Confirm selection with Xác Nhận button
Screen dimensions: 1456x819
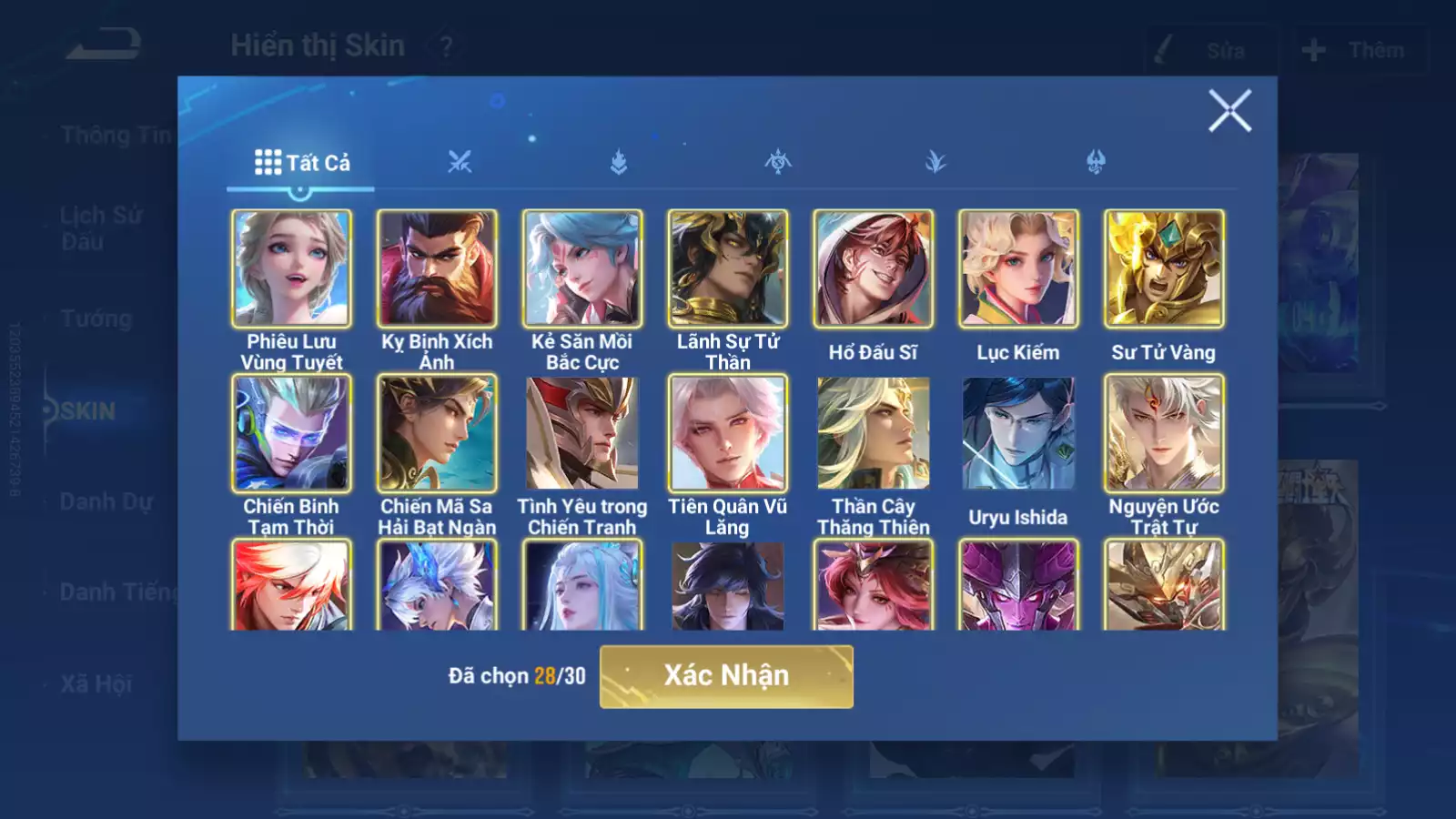click(726, 676)
